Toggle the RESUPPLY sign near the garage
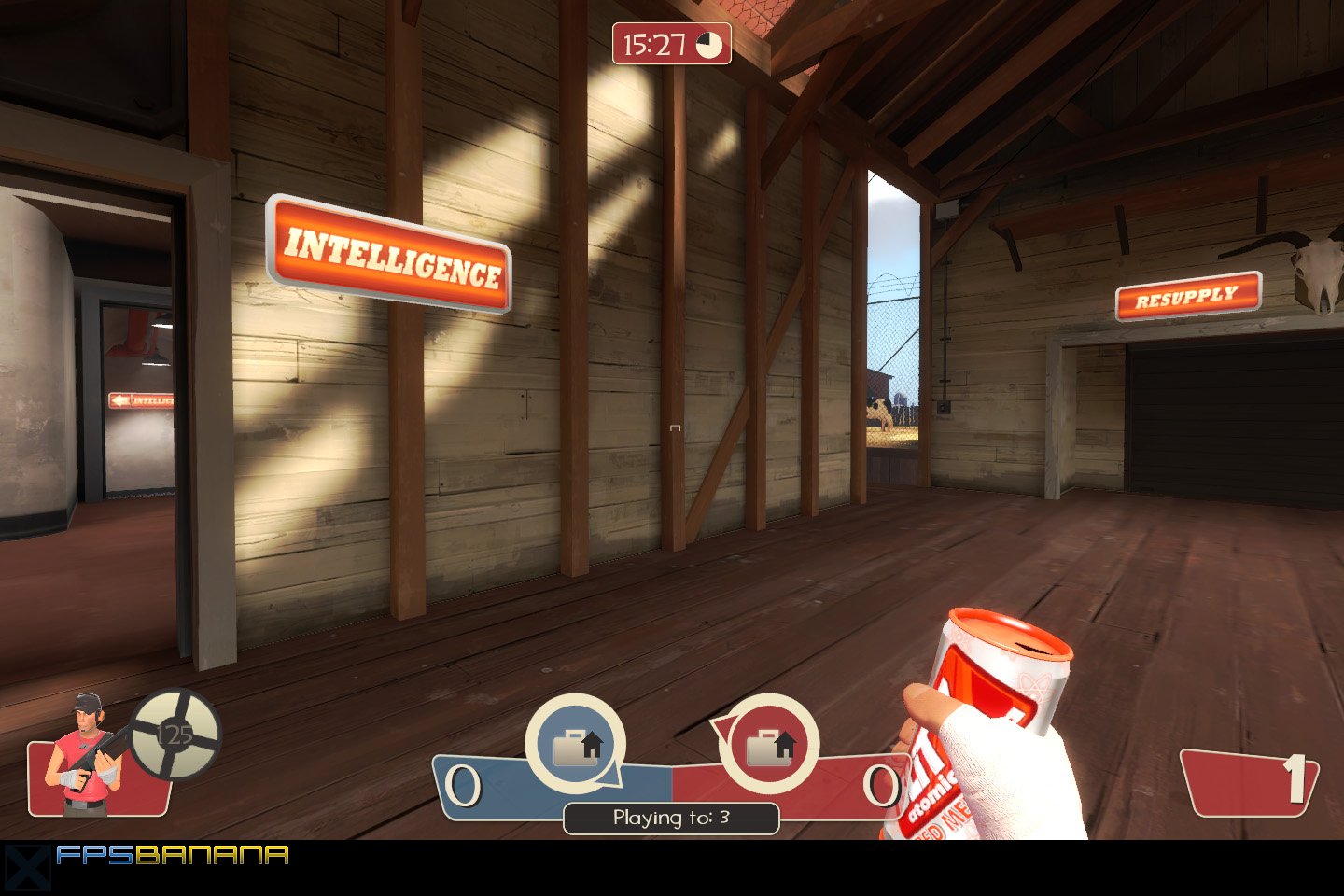Screen dimensions: 1344x896 click(1186, 297)
